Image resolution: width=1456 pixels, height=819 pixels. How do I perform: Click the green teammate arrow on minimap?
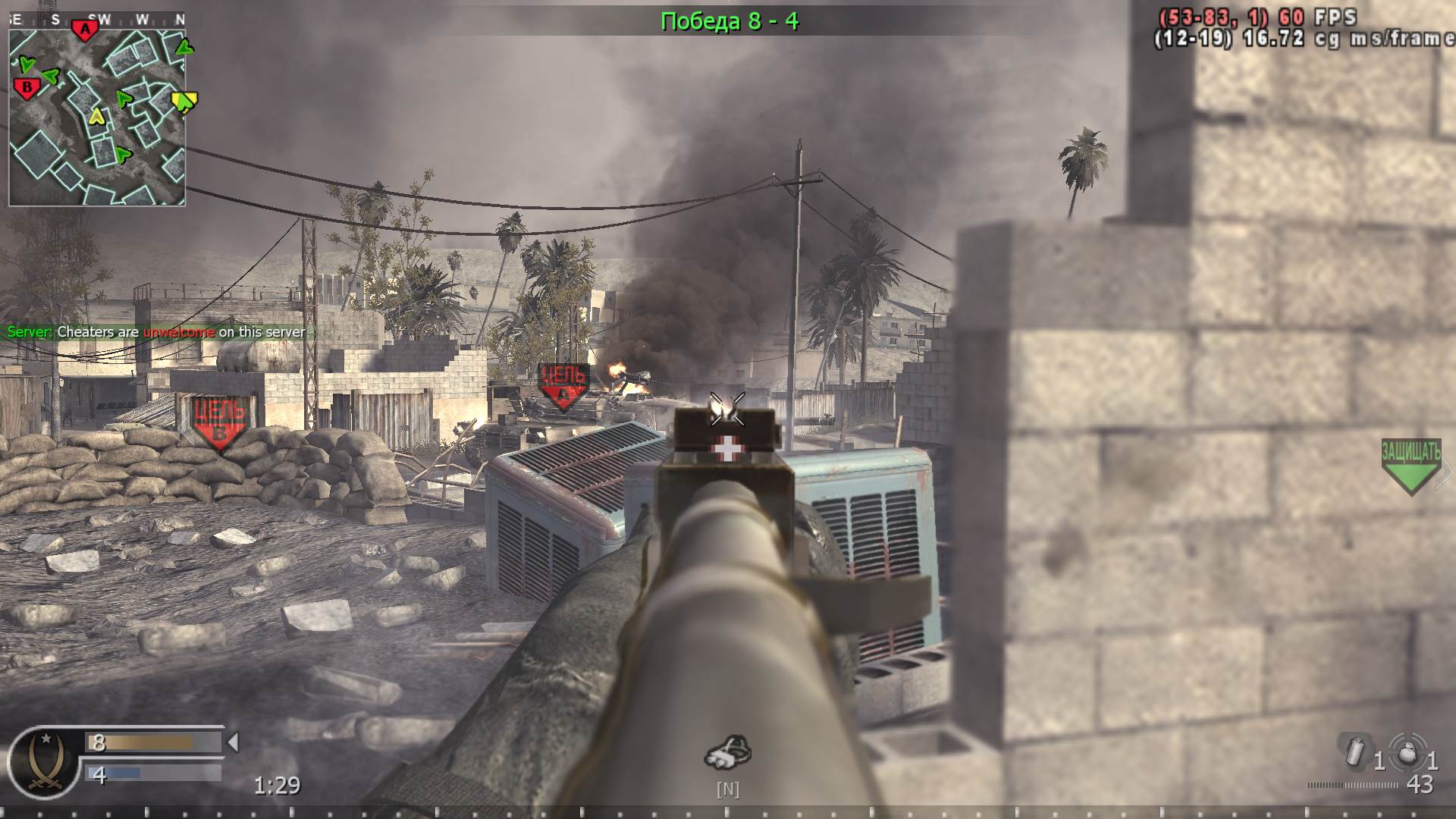122,98
